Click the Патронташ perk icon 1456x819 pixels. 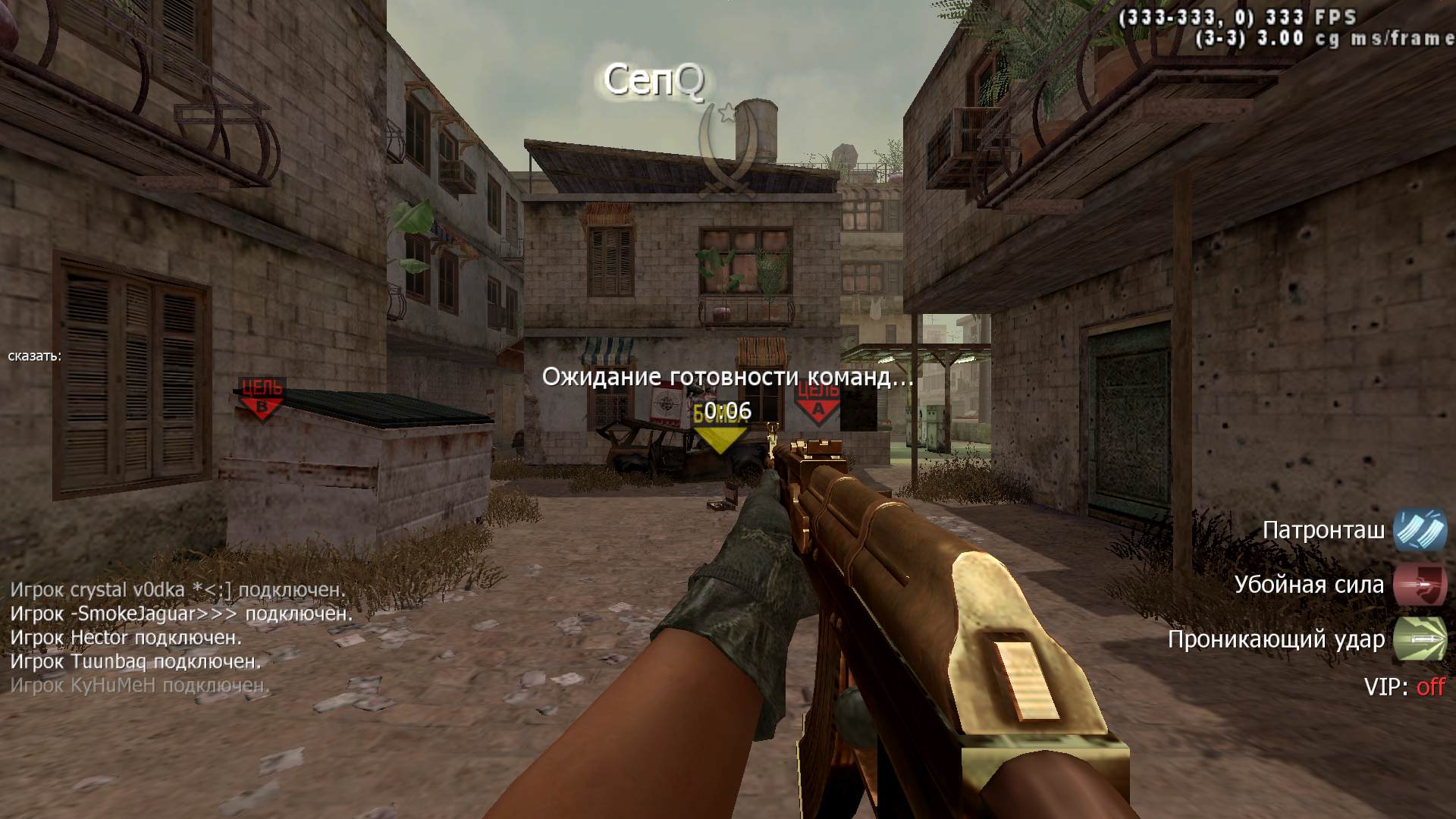tap(1420, 530)
